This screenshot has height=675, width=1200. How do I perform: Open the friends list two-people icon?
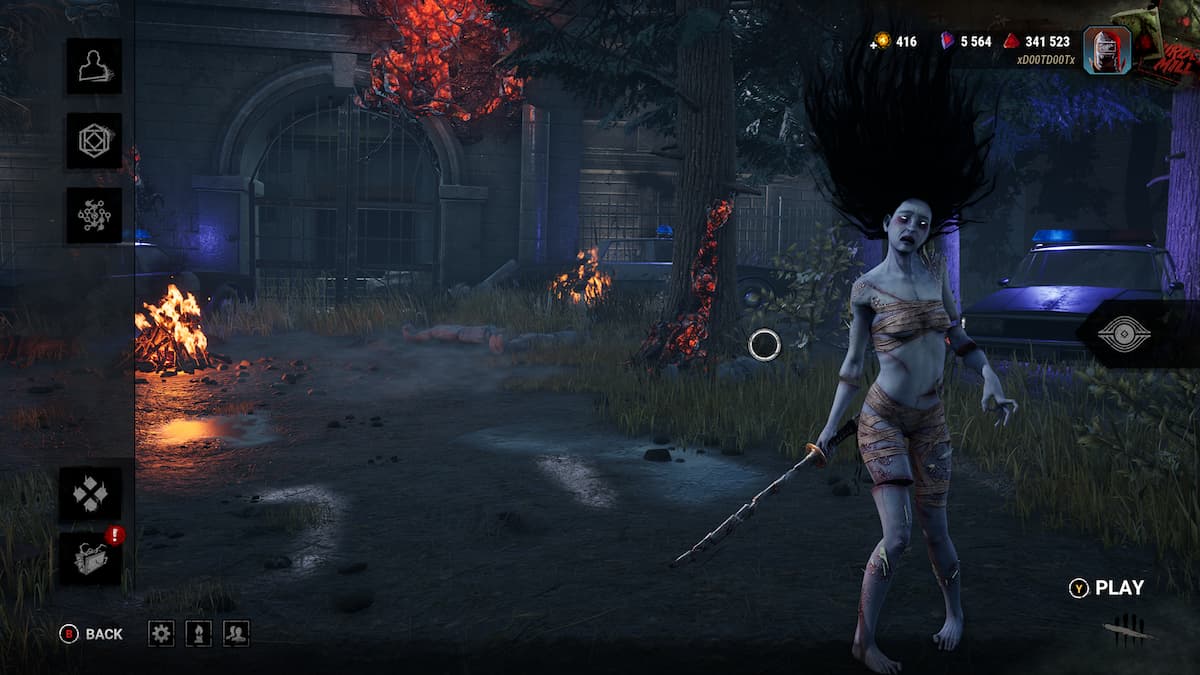236,633
